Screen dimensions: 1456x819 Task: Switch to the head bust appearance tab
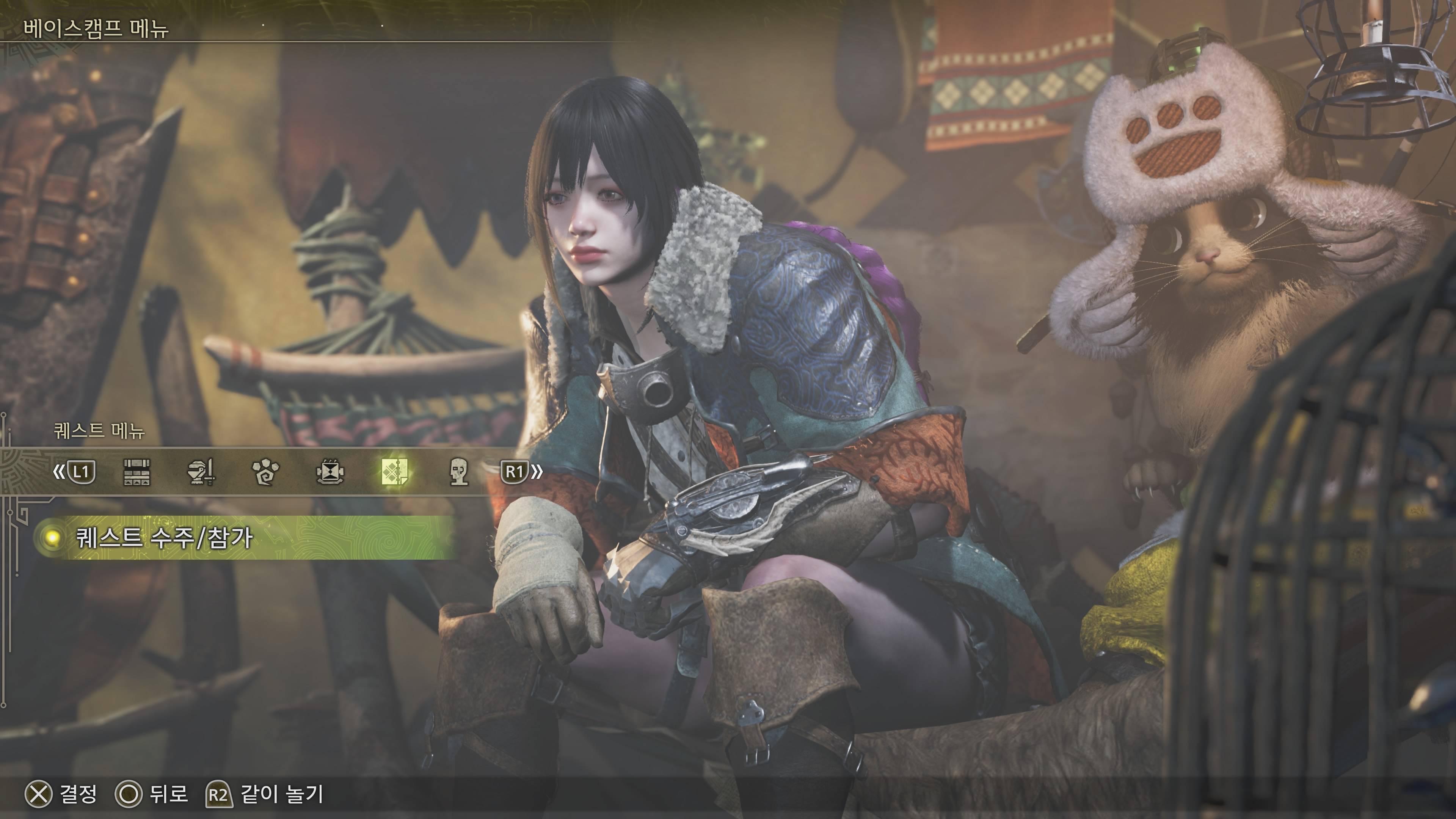click(458, 472)
